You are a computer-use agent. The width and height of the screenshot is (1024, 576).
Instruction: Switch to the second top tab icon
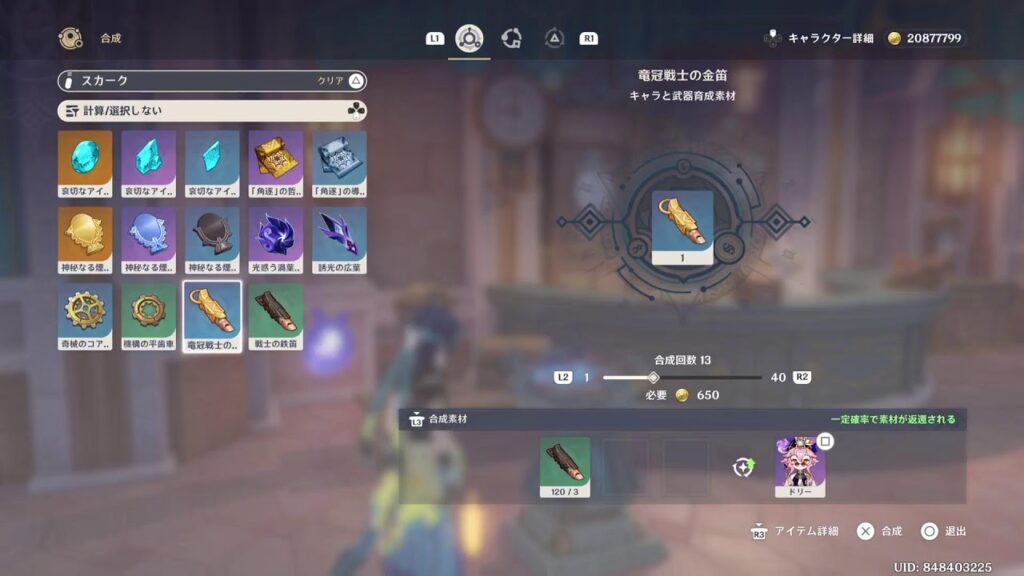pyautogui.click(x=511, y=38)
